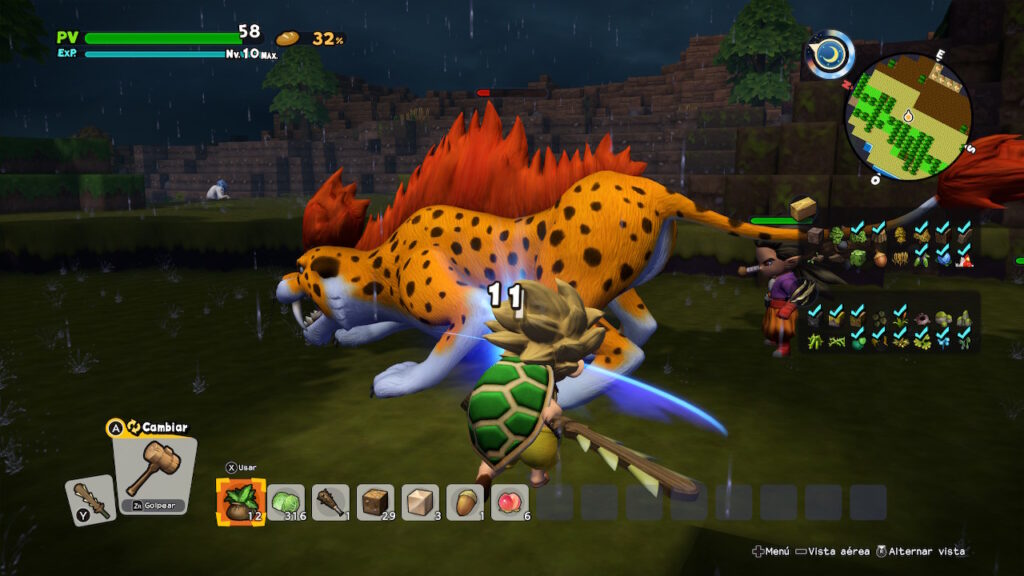Screen dimensions: 1024x576
Task: Choose the cabbage stack in the hotbar
Action: click(287, 502)
